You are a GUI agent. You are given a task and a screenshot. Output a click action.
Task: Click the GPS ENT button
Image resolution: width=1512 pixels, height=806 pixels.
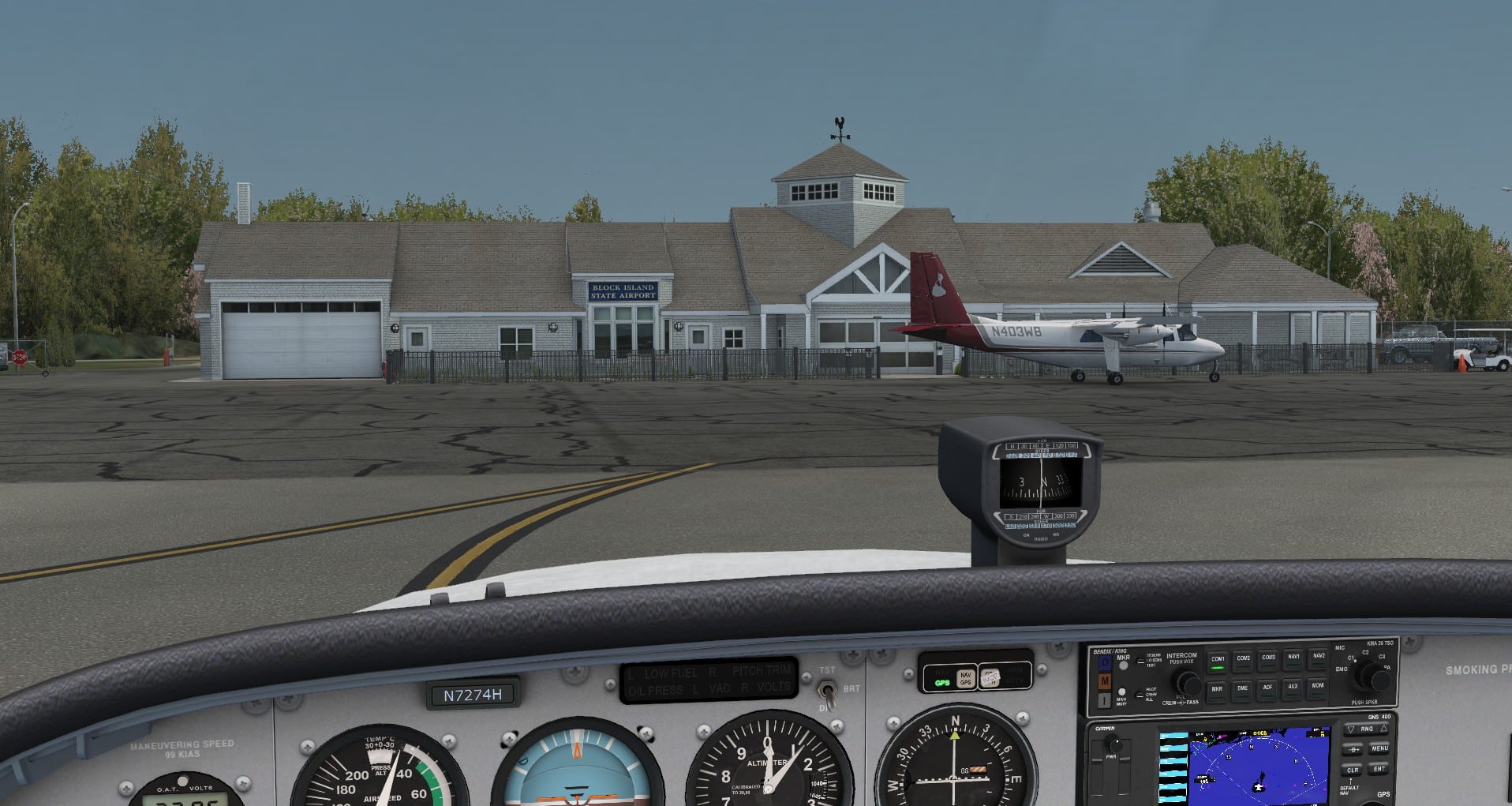1379,769
